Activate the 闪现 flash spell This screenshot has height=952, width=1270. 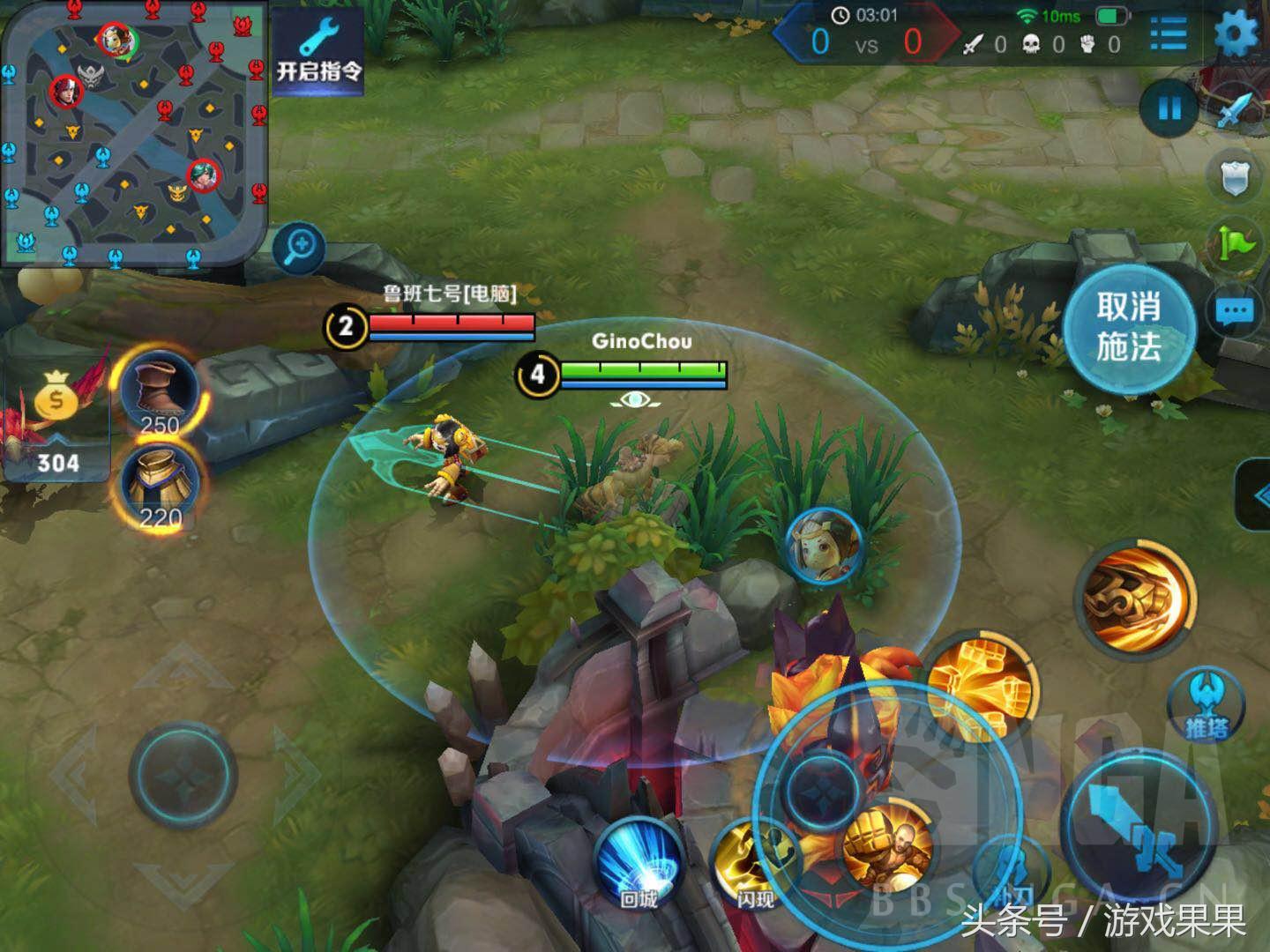click(x=754, y=864)
